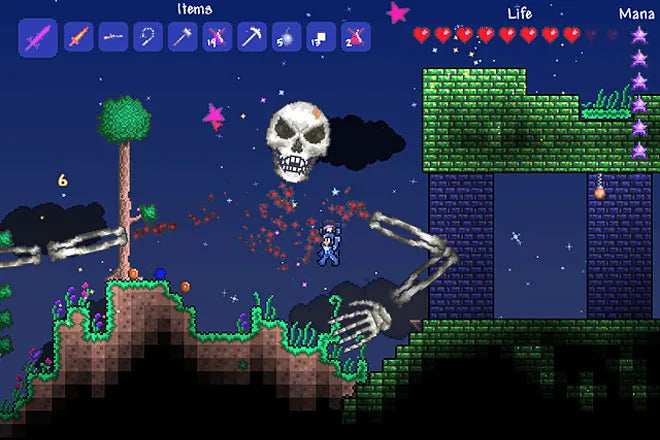Viewport: 660px width, 440px height.
Task: Select the potion stack of 2
Action: (x=354, y=38)
